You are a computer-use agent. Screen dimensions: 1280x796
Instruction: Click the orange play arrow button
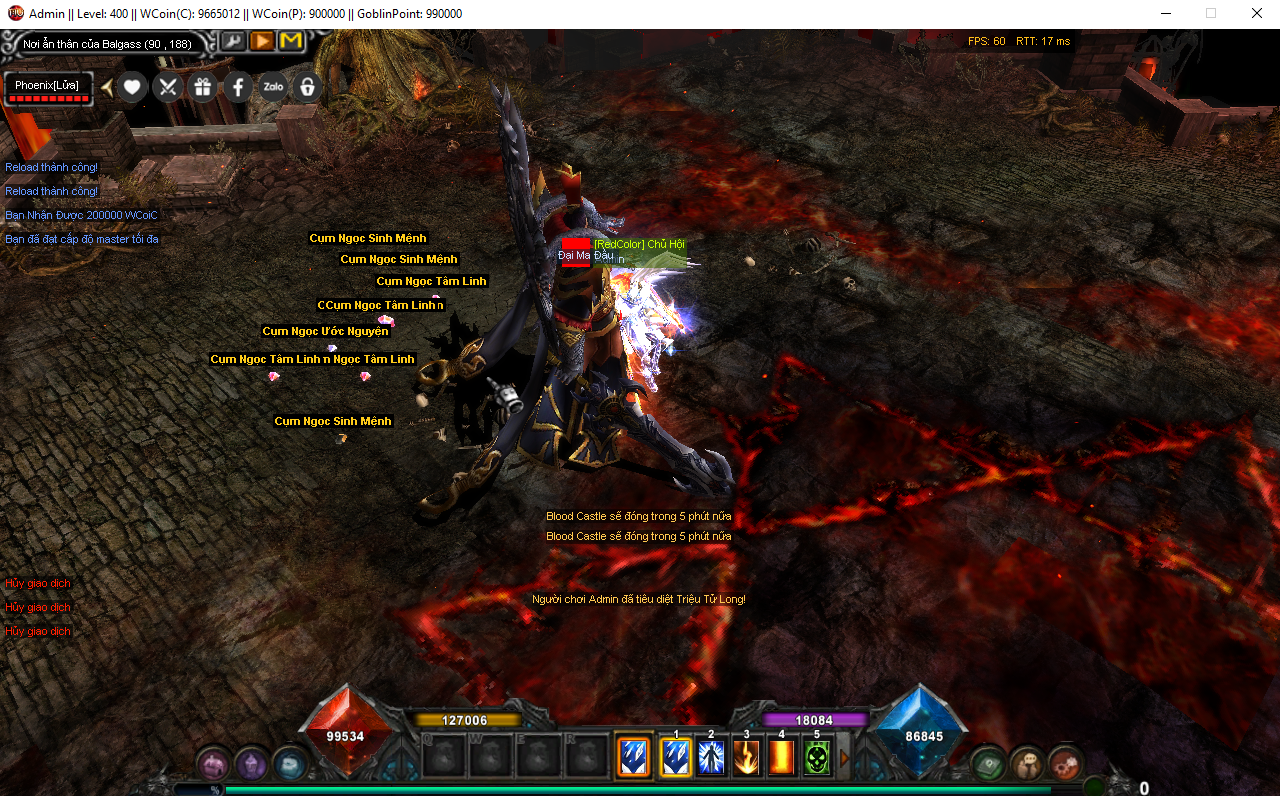pos(261,41)
